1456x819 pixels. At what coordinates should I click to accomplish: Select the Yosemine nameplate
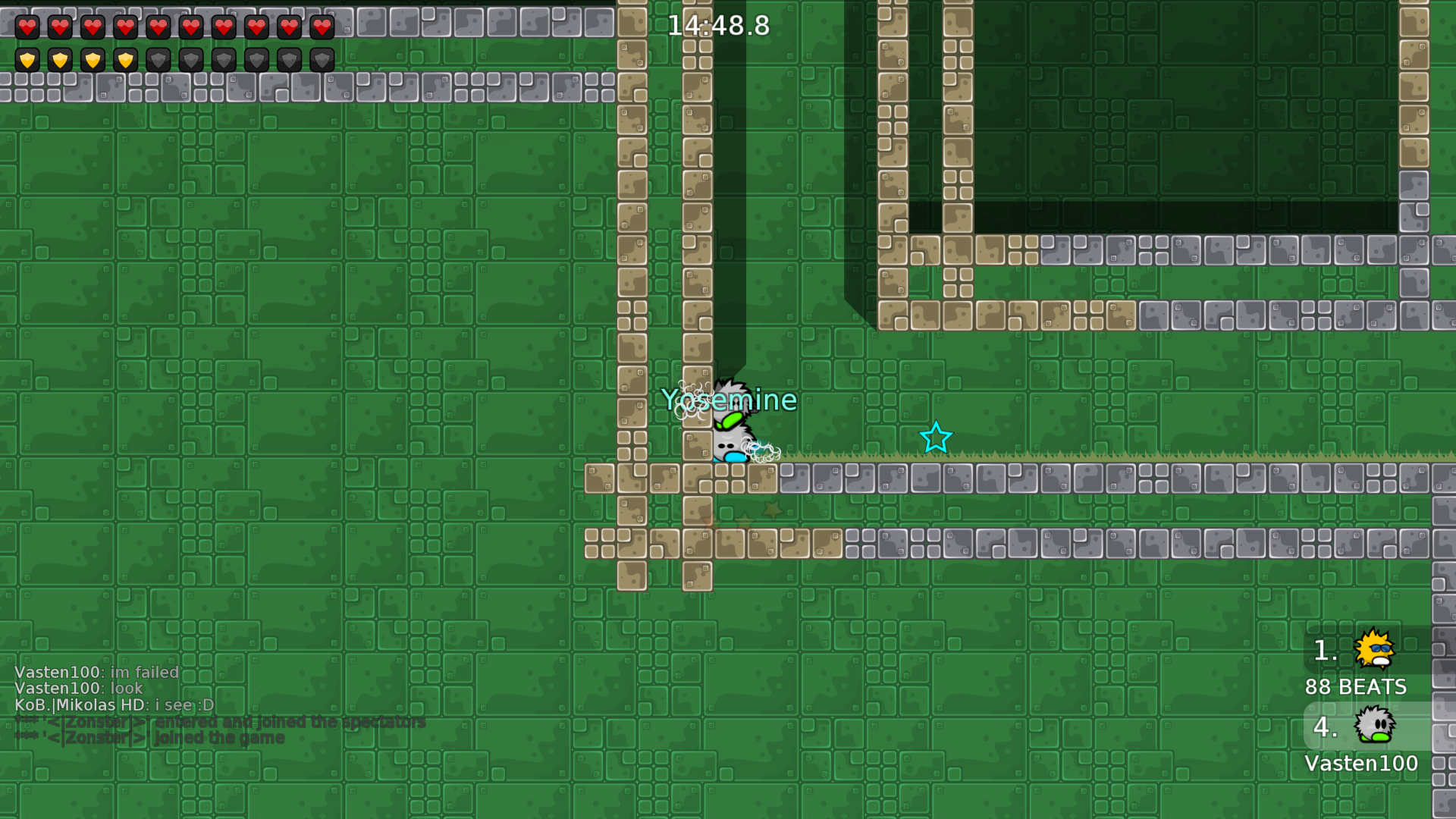(730, 400)
